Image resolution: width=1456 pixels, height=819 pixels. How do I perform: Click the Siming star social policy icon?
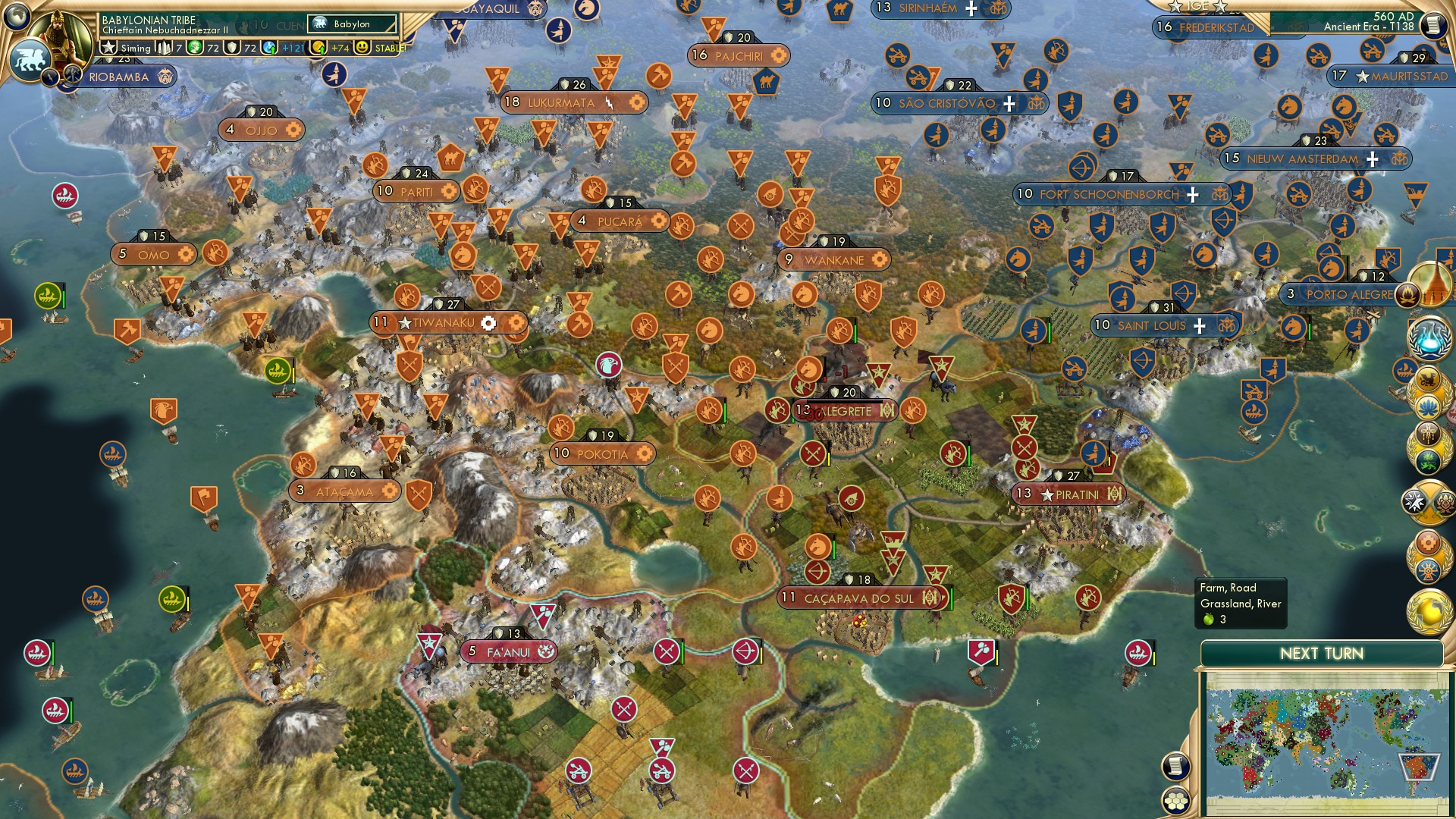(x=108, y=49)
